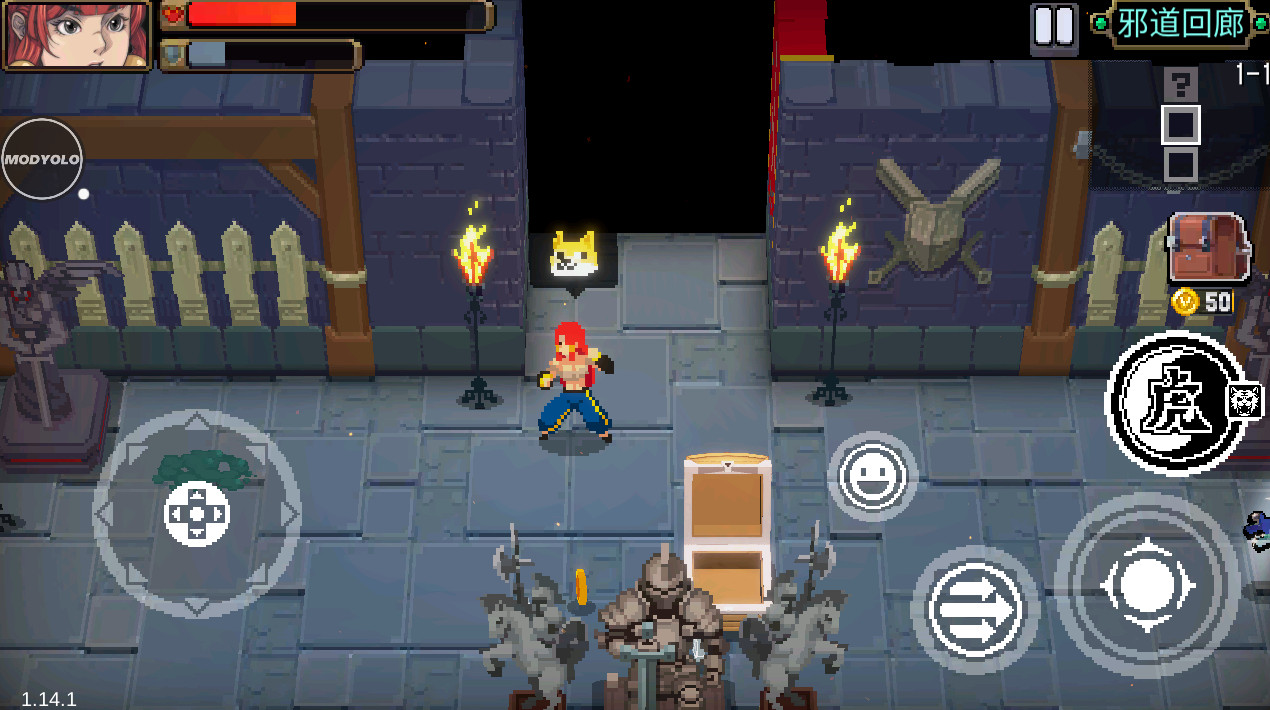Screen dimensions: 1270x710
Task: Open the smiley emote button
Action: tap(872, 477)
